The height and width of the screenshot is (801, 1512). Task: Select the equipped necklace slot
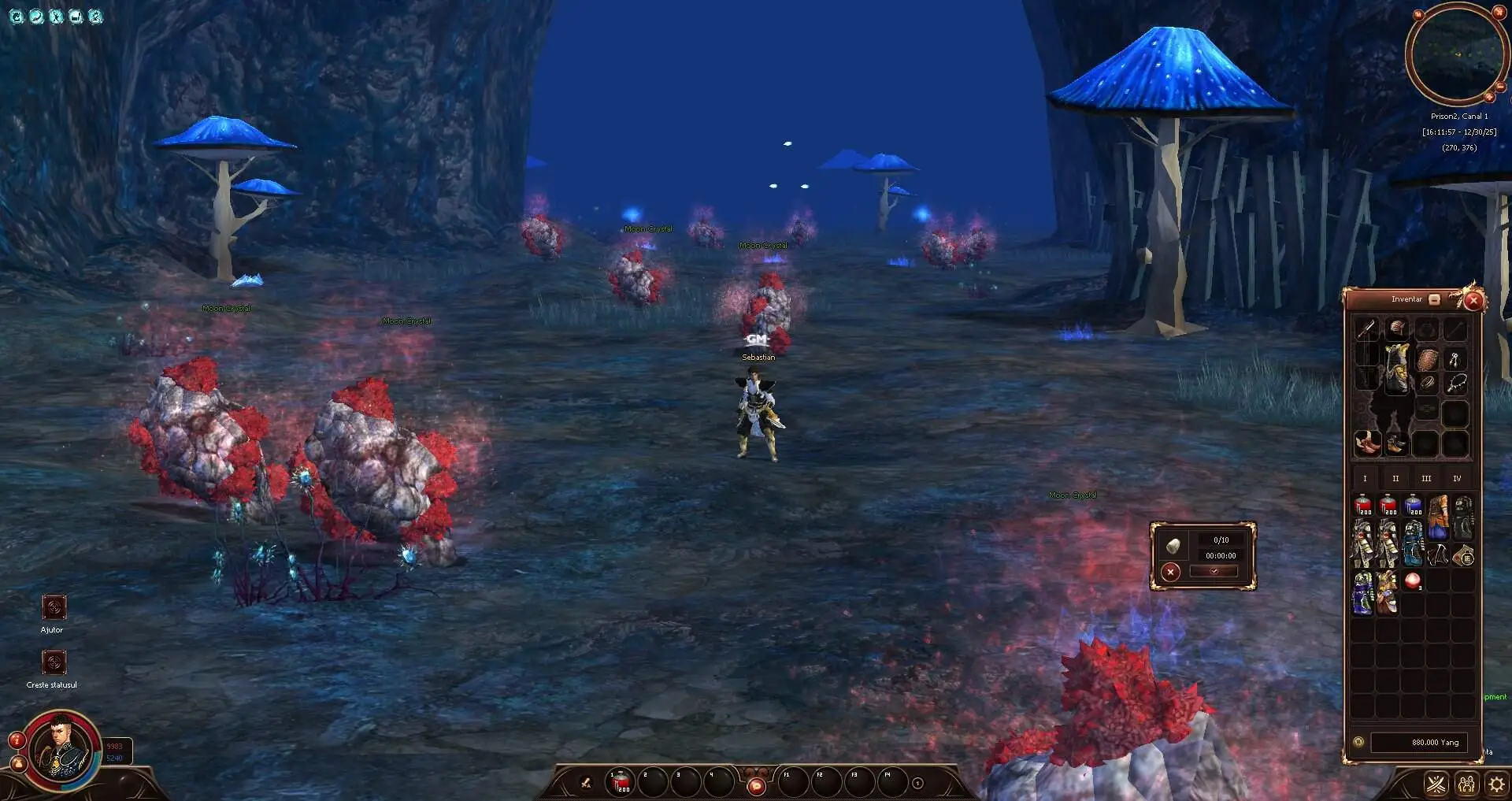1457,384
